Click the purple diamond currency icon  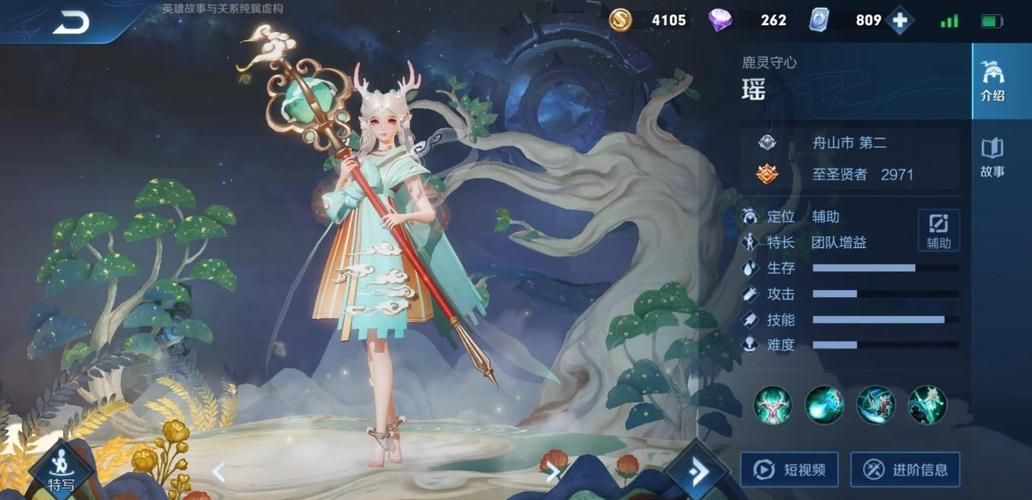(x=720, y=20)
